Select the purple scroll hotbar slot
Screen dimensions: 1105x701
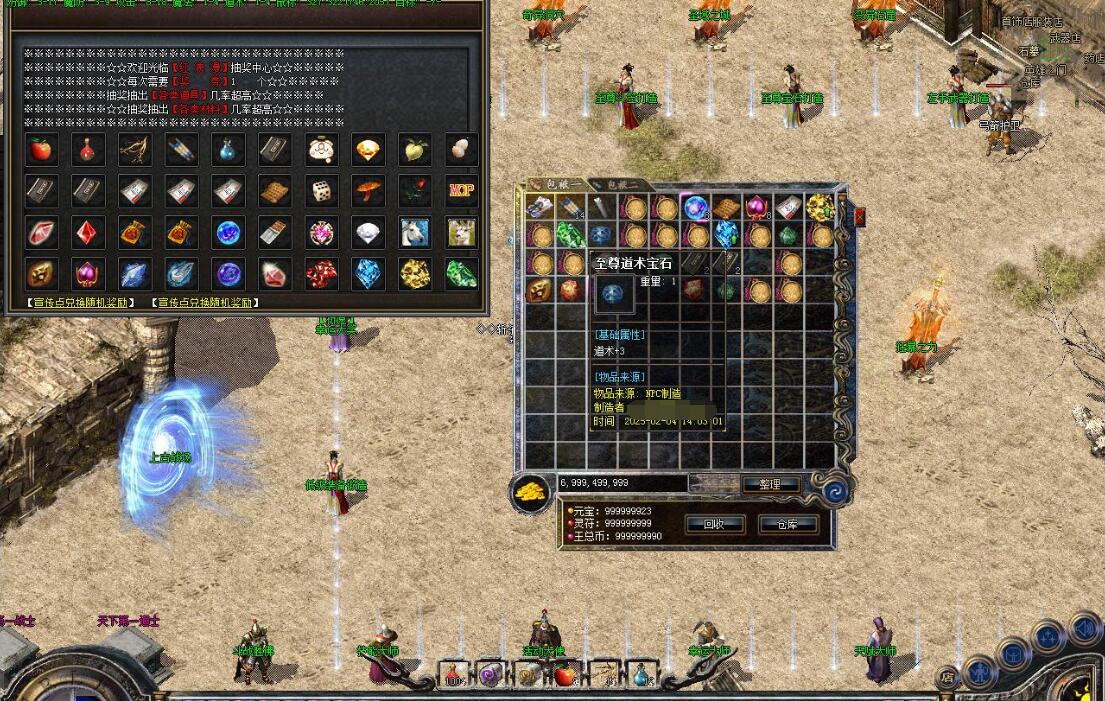490,675
